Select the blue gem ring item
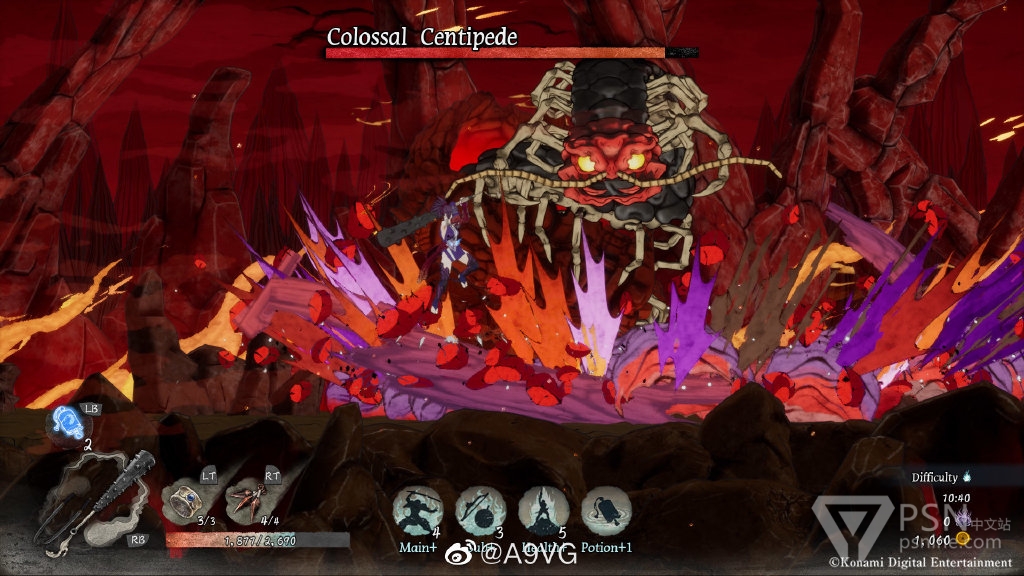The height and width of the screenshot is (576, 1024). (x=186, y=497)
